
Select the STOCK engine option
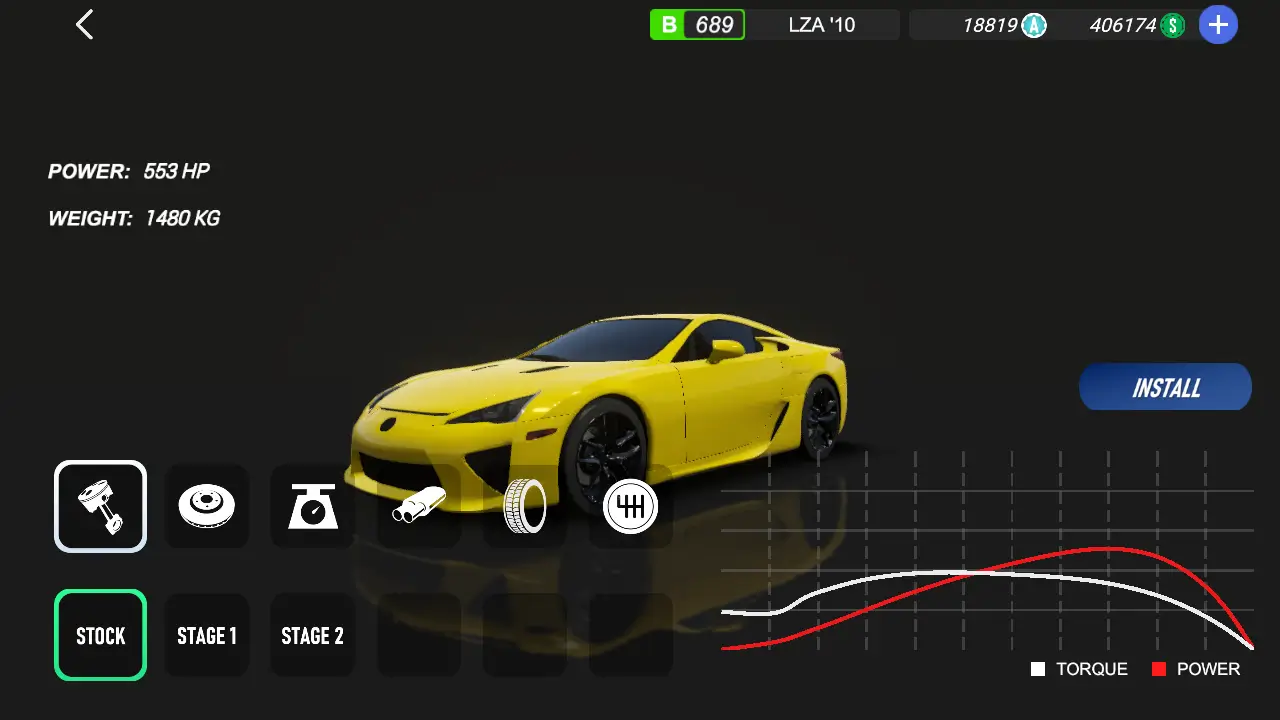coord(100,635)
